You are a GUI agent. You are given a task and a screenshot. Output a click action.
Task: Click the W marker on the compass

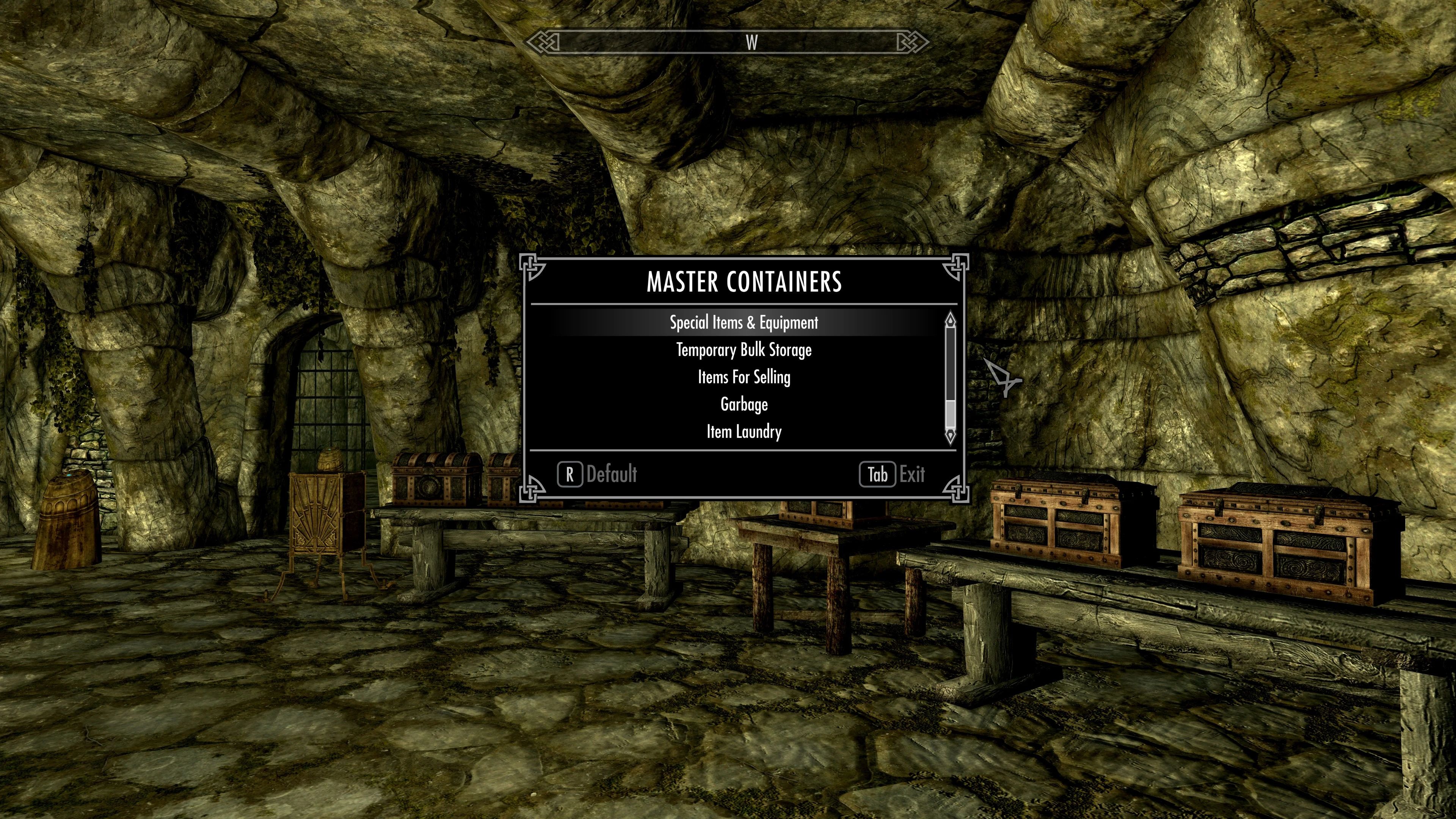point(752,42)
